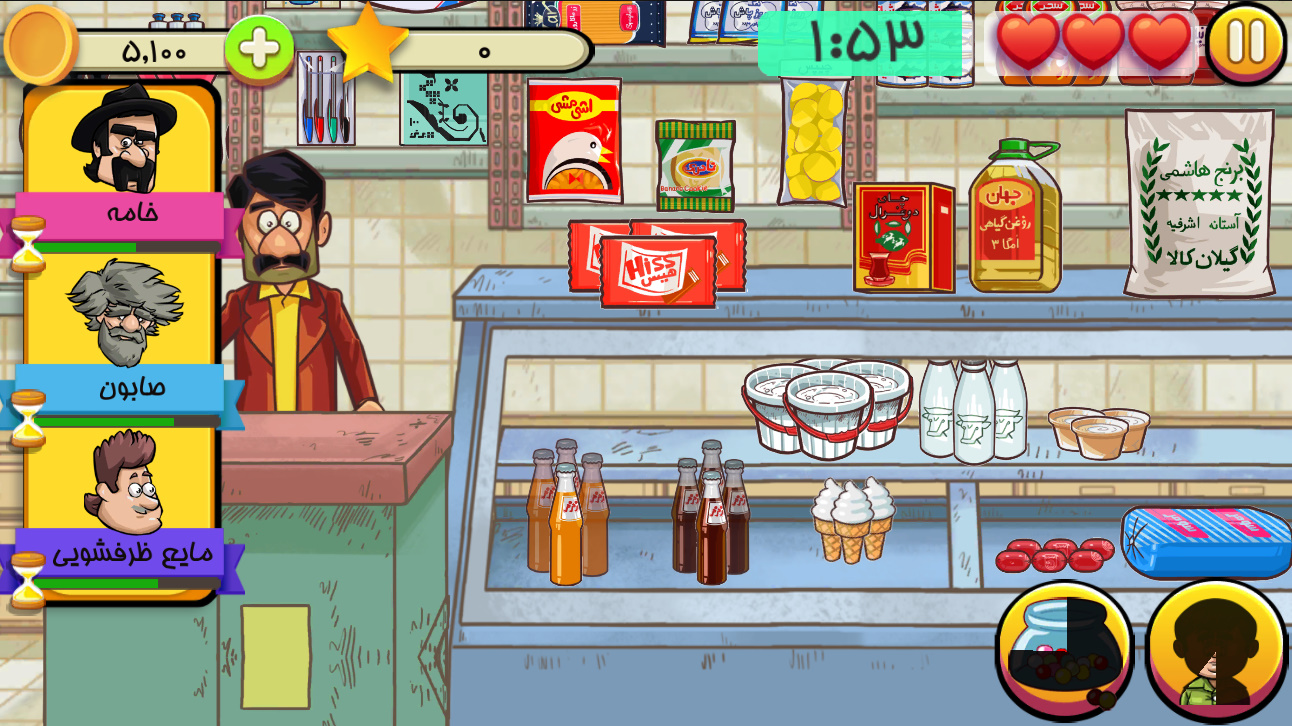1292x726 pixels.
Task: Grab the red sausages in the fridge
Action: [x=1053, y=553]
